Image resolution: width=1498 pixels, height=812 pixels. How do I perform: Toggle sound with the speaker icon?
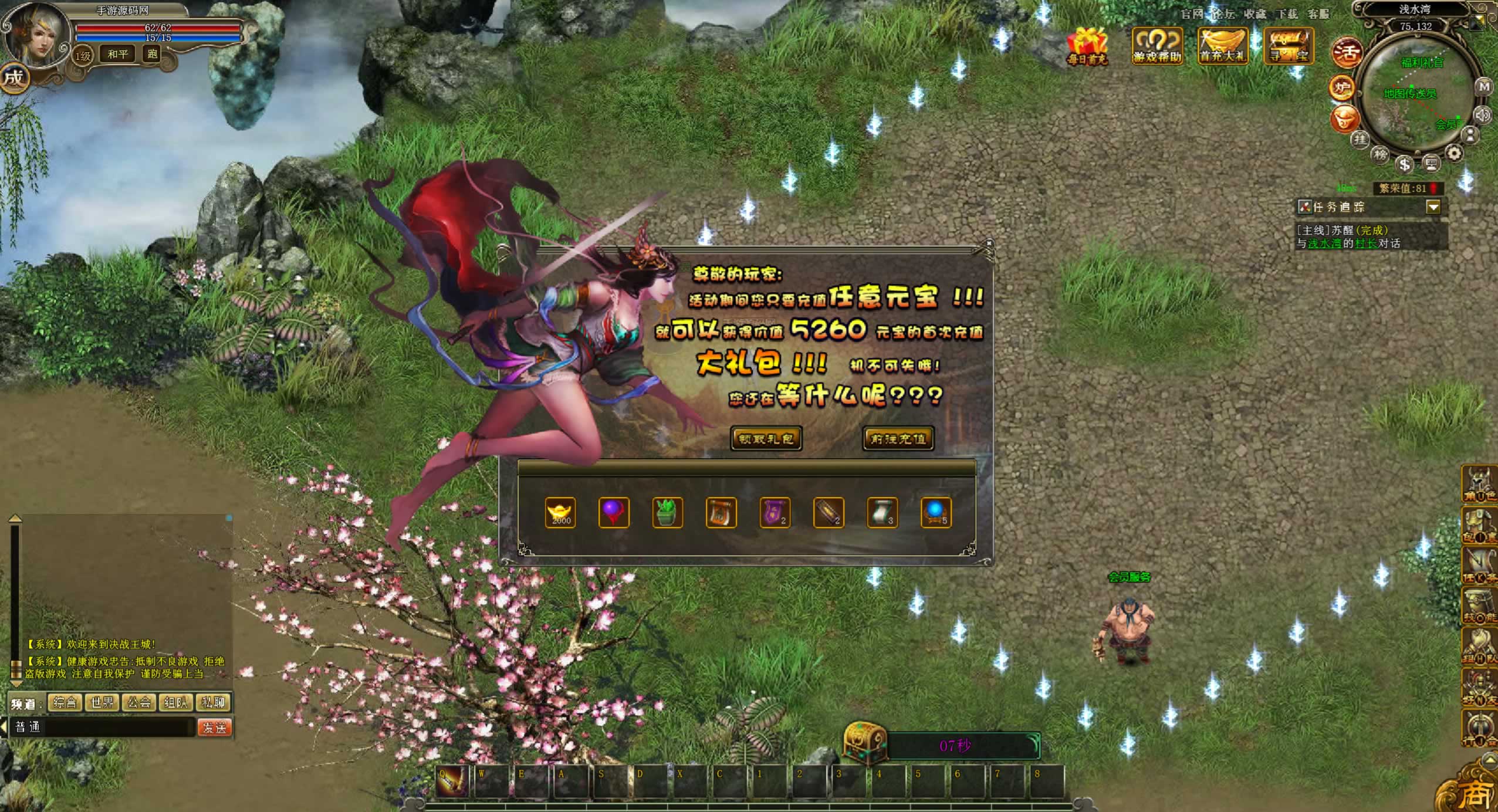coord(1484,114)
